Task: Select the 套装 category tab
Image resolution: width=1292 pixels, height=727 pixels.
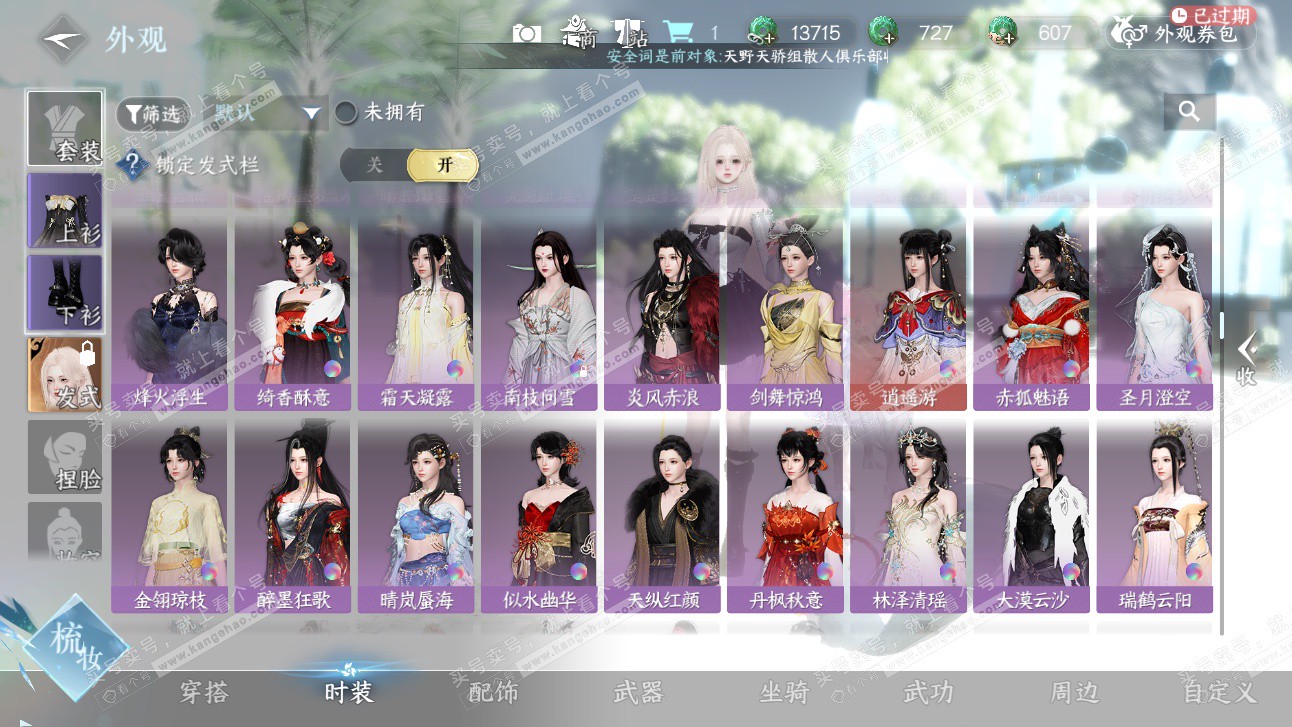Action: coord(65,129)
